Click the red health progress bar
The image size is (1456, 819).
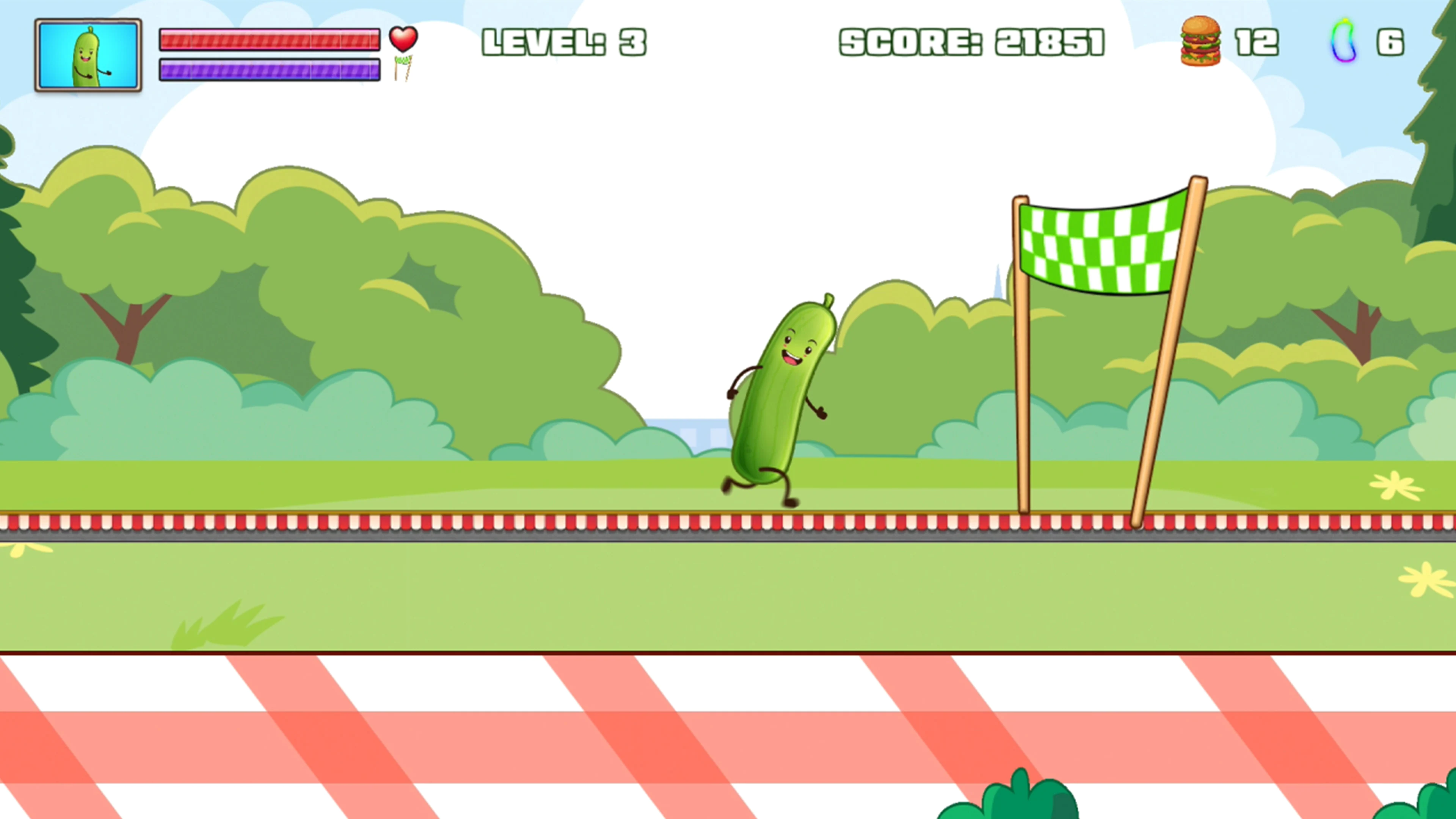pos(270,39)
